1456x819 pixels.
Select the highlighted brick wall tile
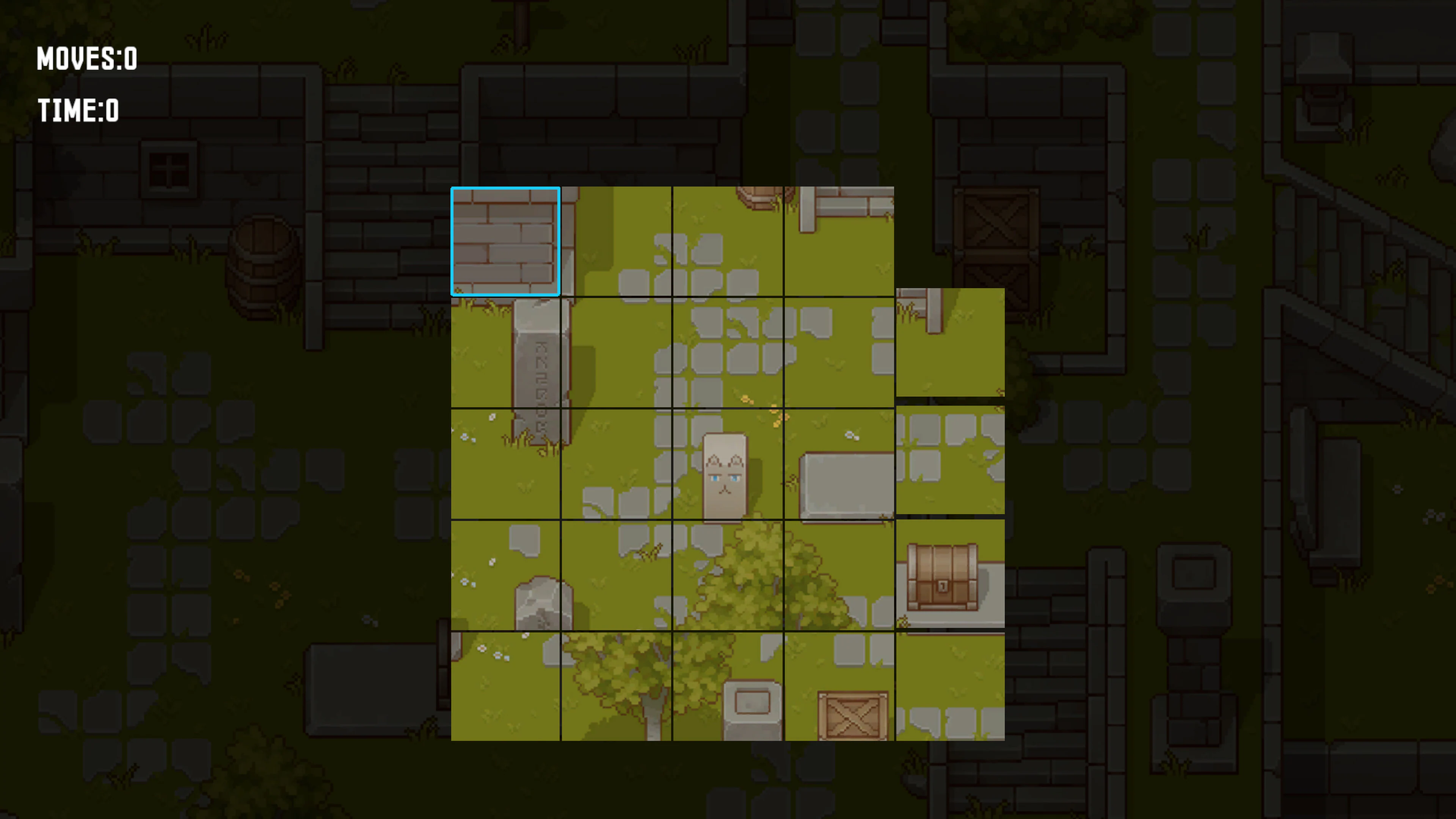click(x=506, y=240)
